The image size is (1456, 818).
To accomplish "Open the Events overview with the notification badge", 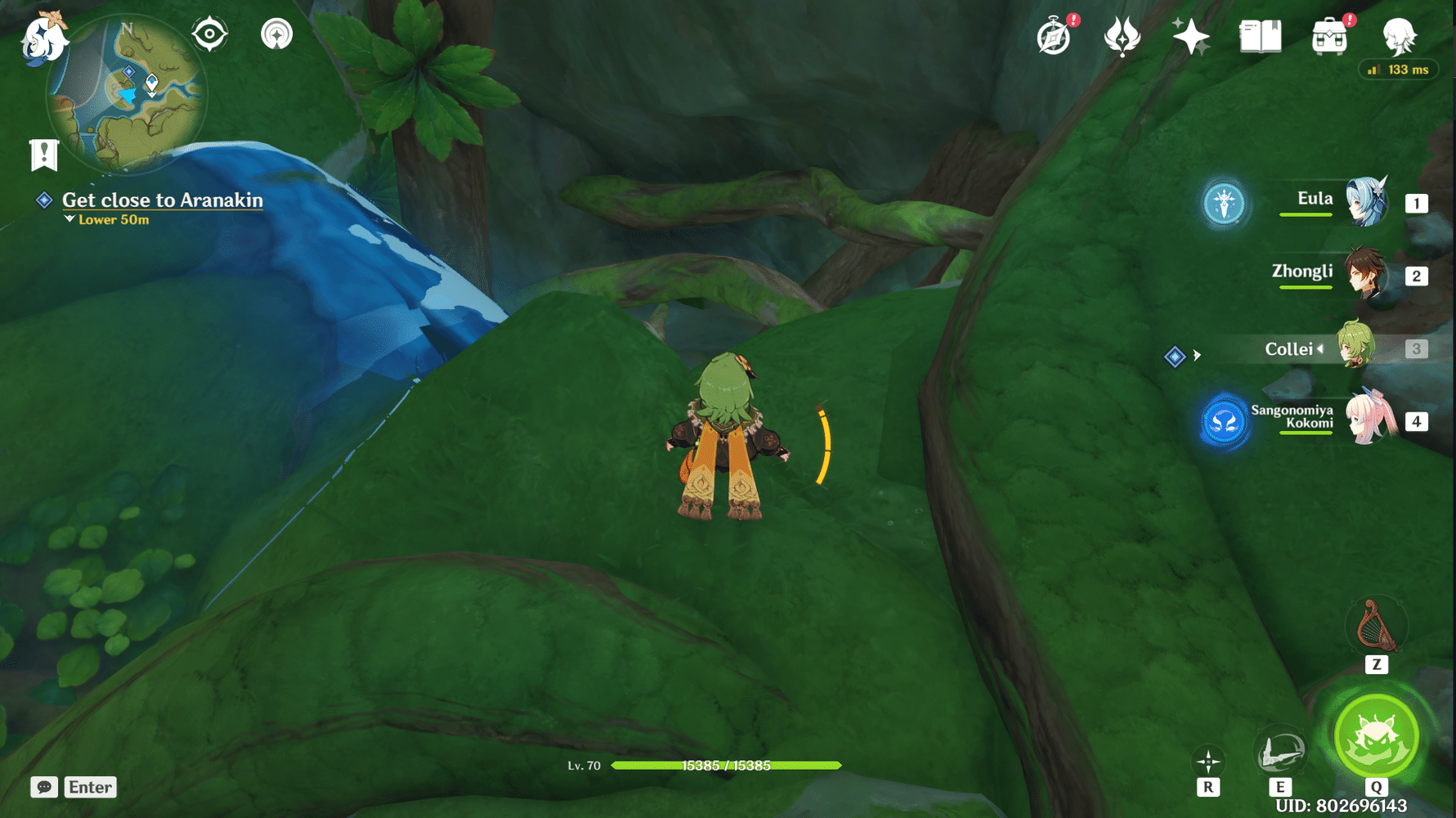I will pos(1054,37).
